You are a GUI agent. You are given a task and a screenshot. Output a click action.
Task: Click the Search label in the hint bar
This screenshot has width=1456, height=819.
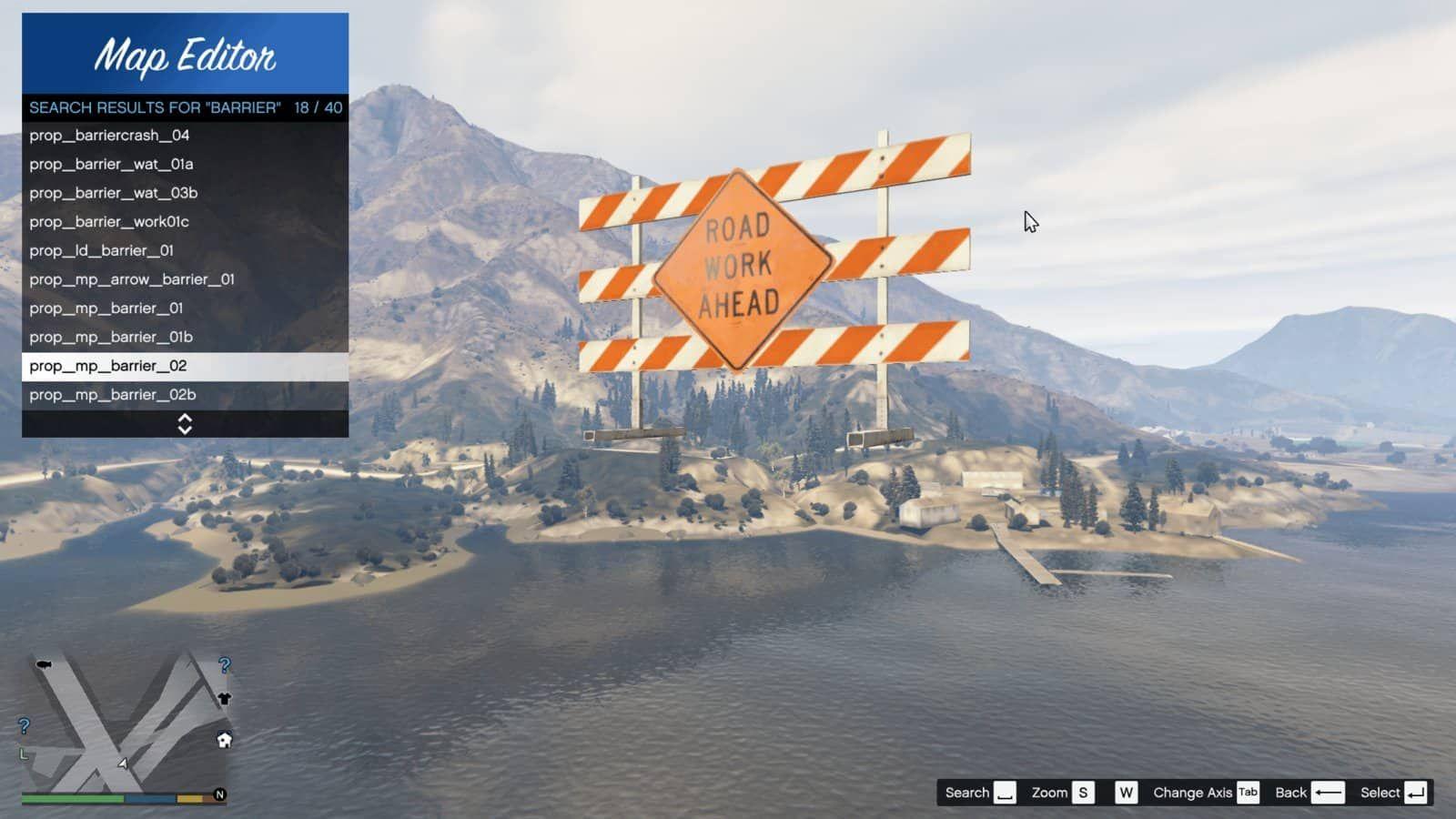[966, 792]
